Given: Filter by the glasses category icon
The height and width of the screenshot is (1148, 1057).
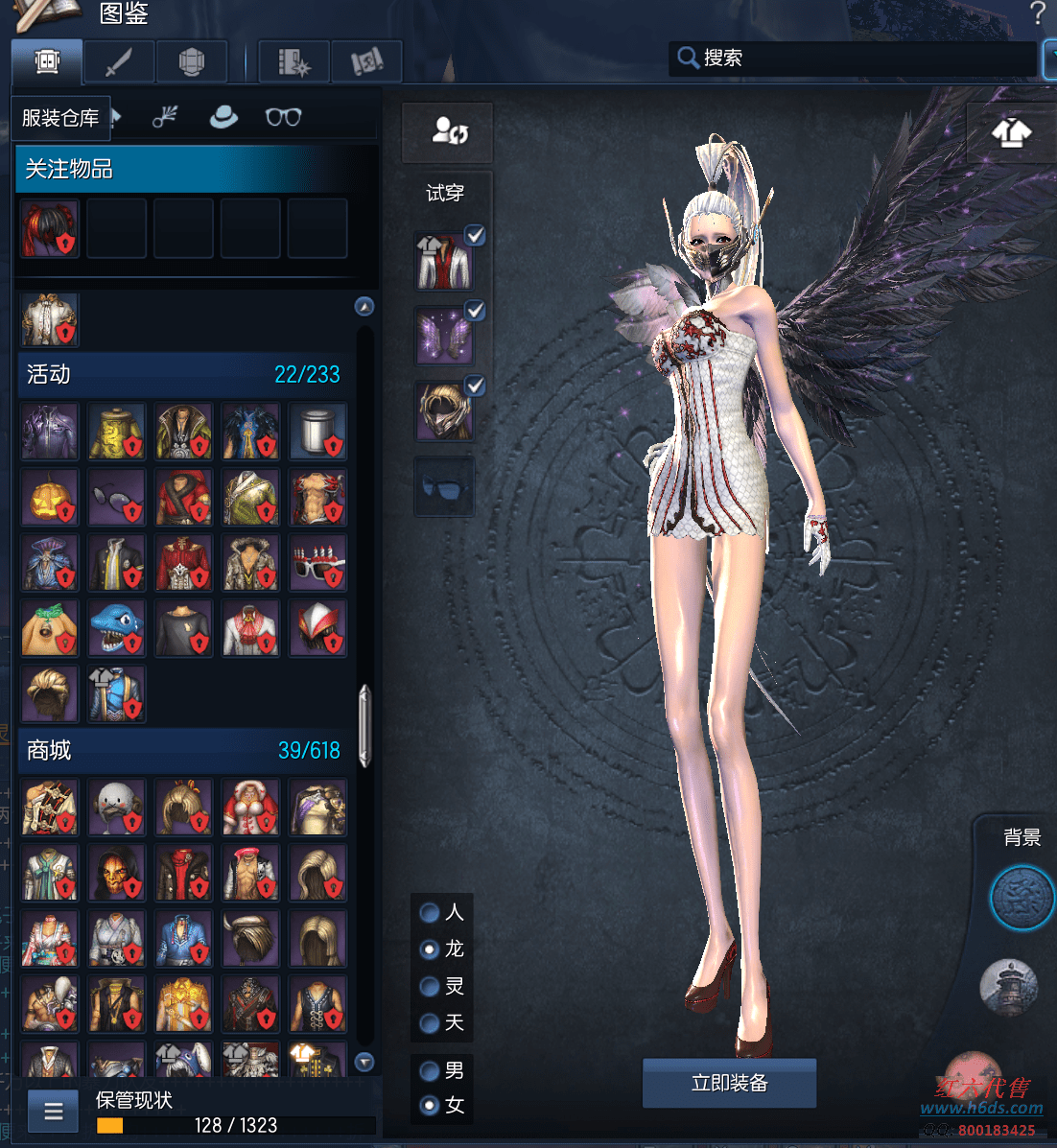Looking at the screenshot, I should pos(283,117).
